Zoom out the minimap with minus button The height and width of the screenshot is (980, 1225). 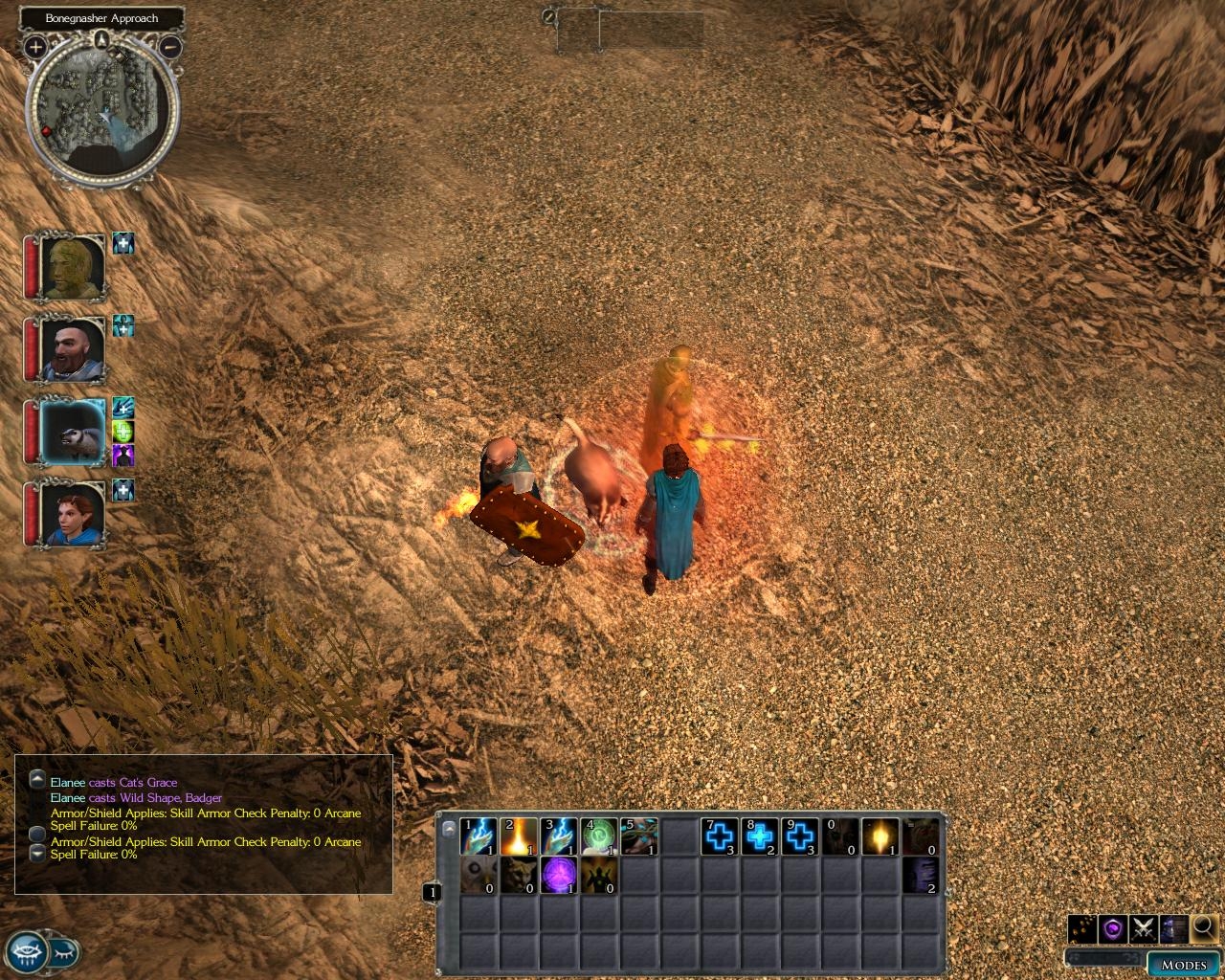pyautogui.click(x=170, y=46)
